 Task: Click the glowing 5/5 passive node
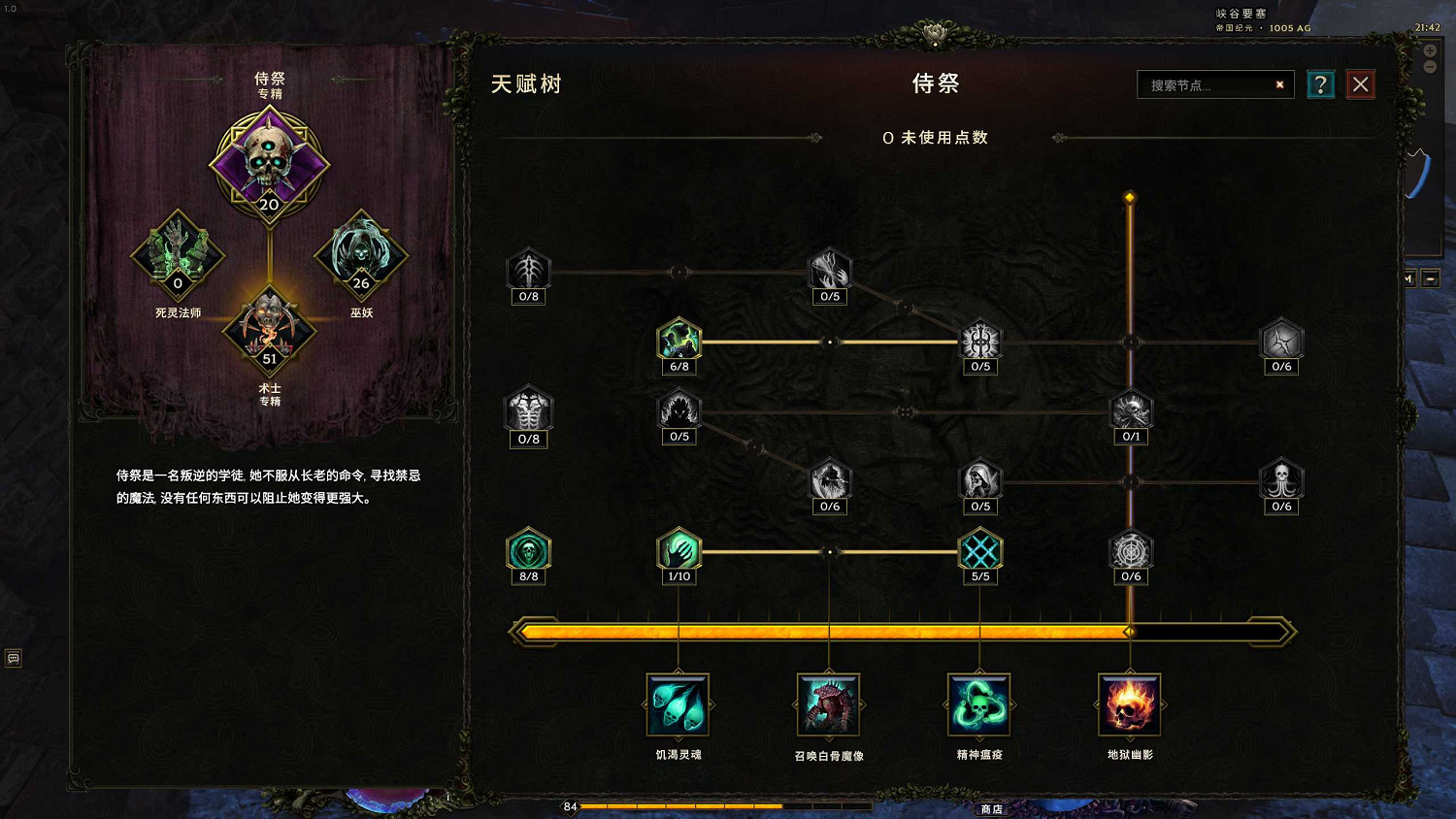click(979, 551)
